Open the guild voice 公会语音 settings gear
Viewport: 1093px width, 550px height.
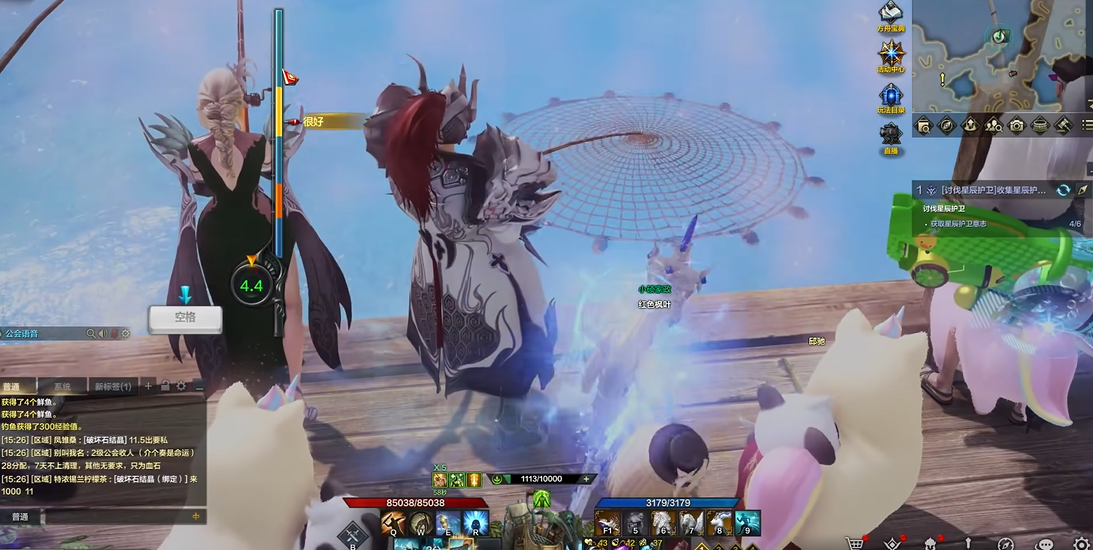[x=125, y=334]
